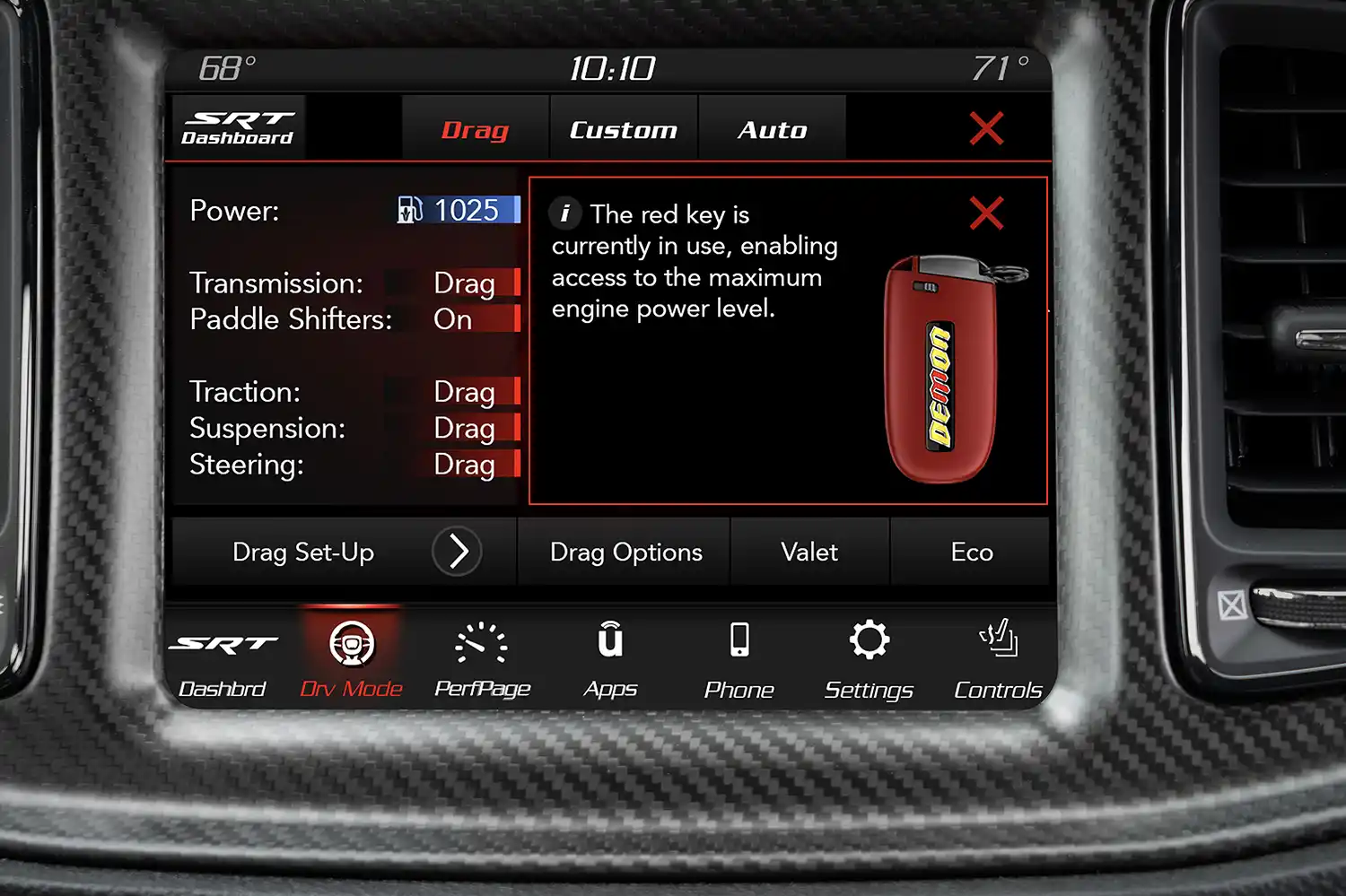Enable Valet mode
The width and height of the screenshot is (1346, 896).
[x=809, y=552]
